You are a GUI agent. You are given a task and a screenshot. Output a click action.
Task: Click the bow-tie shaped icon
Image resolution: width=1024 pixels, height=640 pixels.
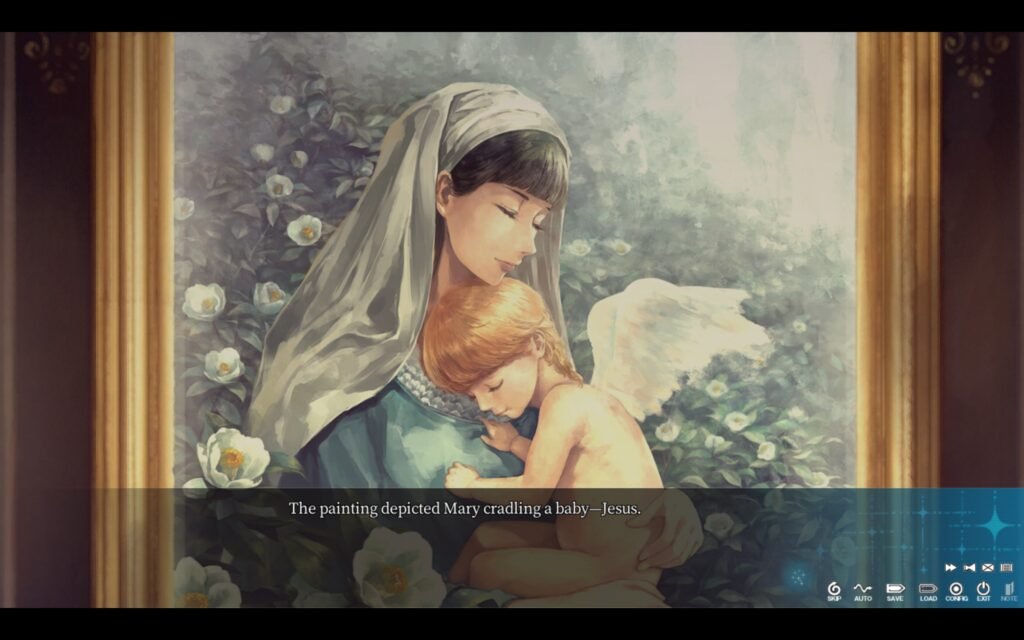tap(969, 567)
